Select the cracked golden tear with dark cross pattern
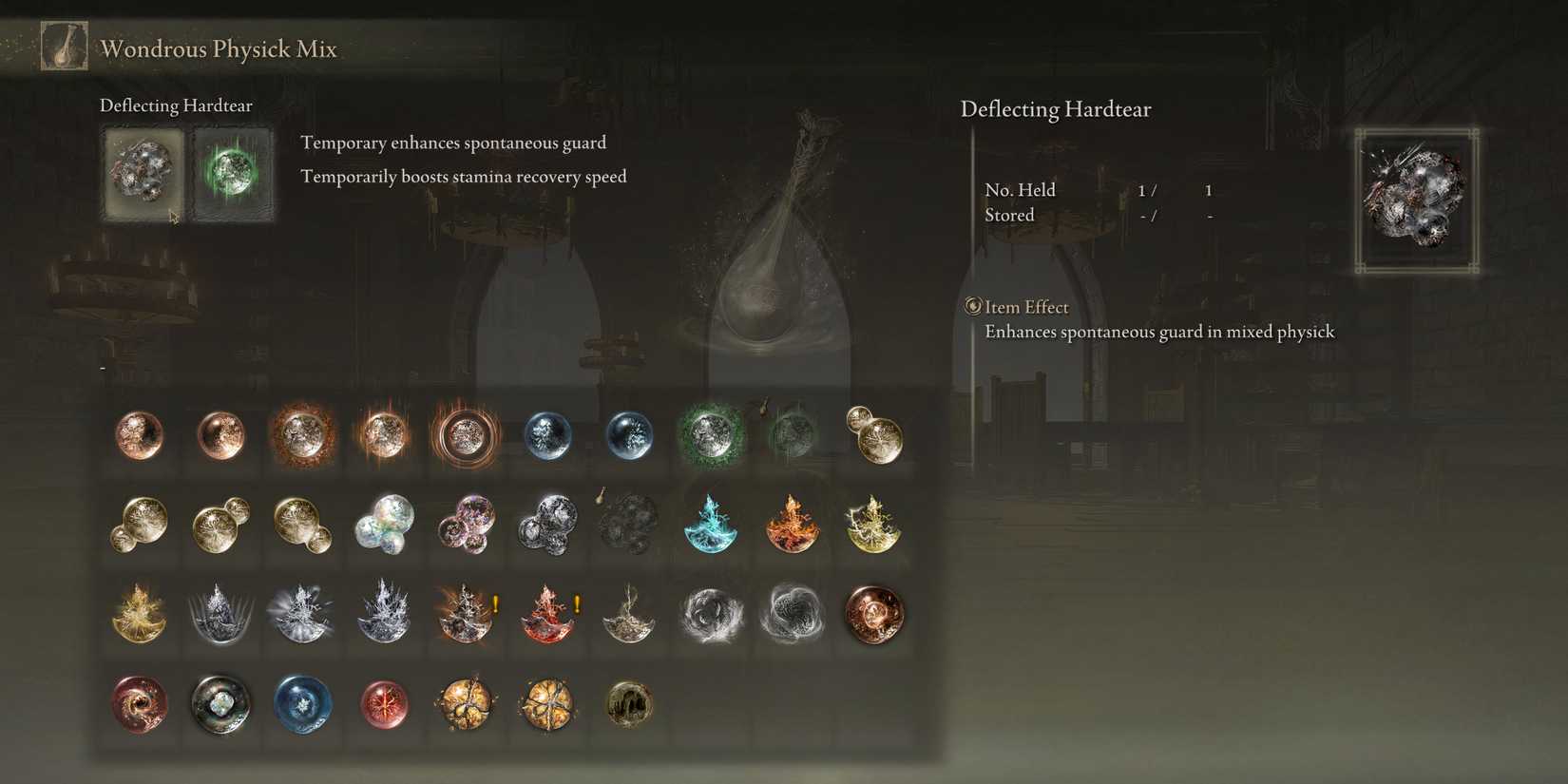This screenshot has width=1568, height=784. (547, 704)
